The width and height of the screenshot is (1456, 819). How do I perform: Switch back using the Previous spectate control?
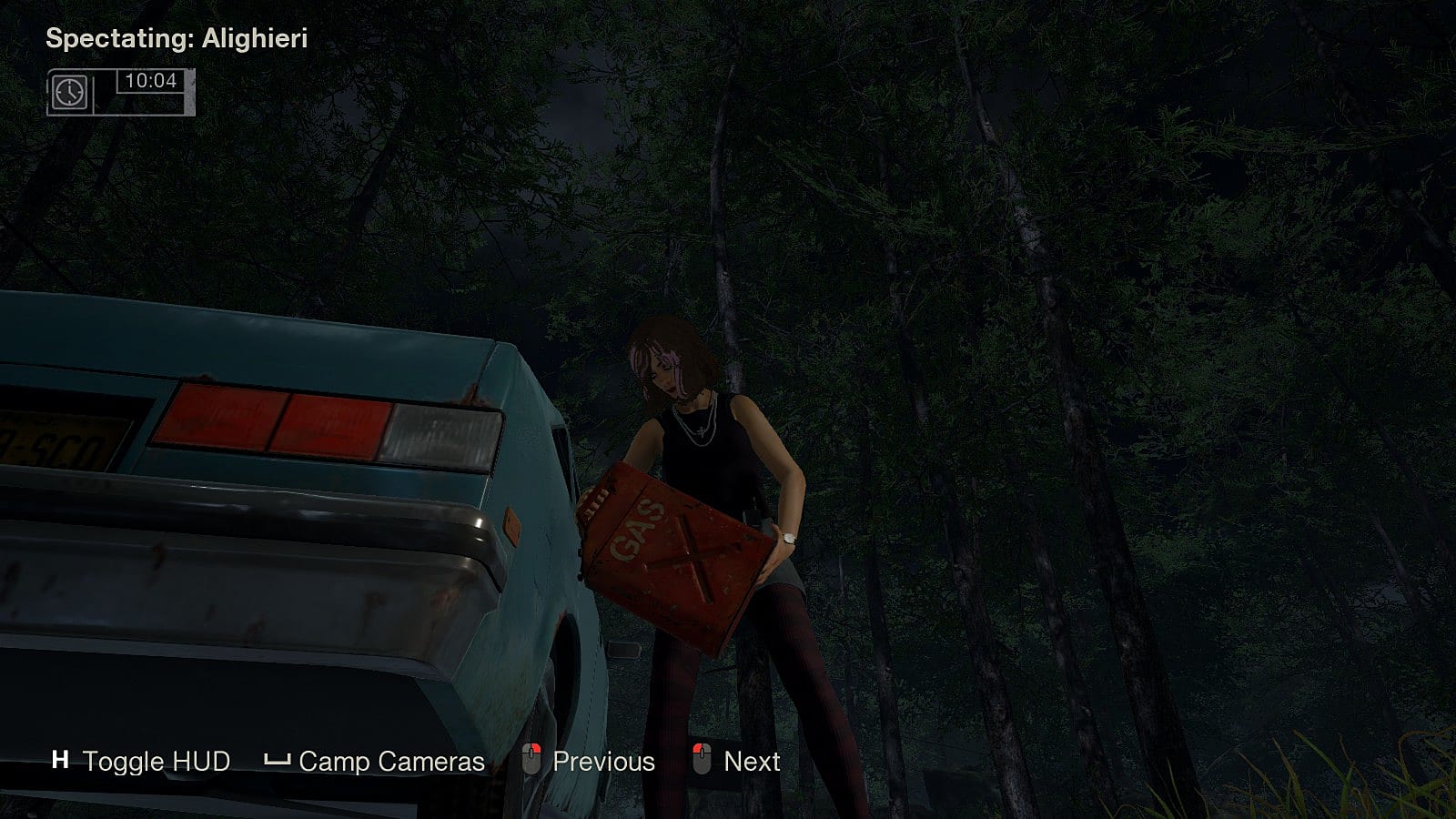[603, 761]
